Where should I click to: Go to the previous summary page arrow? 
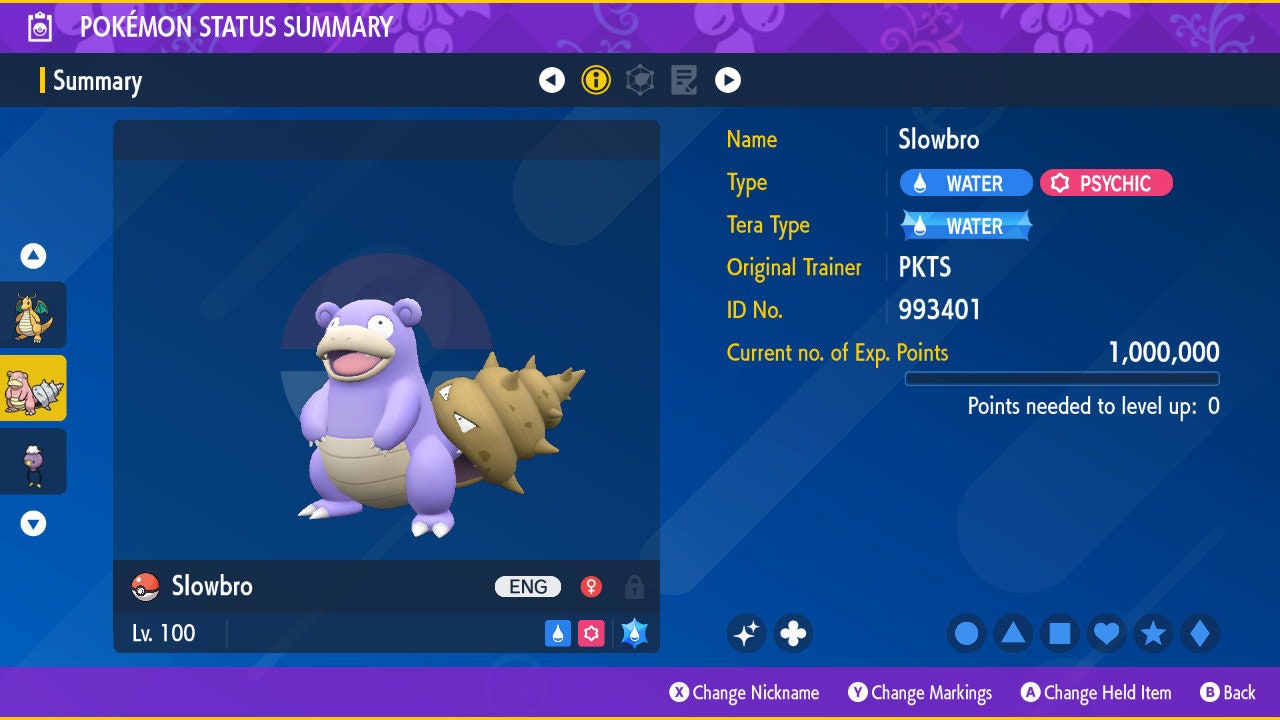point(552,80)
